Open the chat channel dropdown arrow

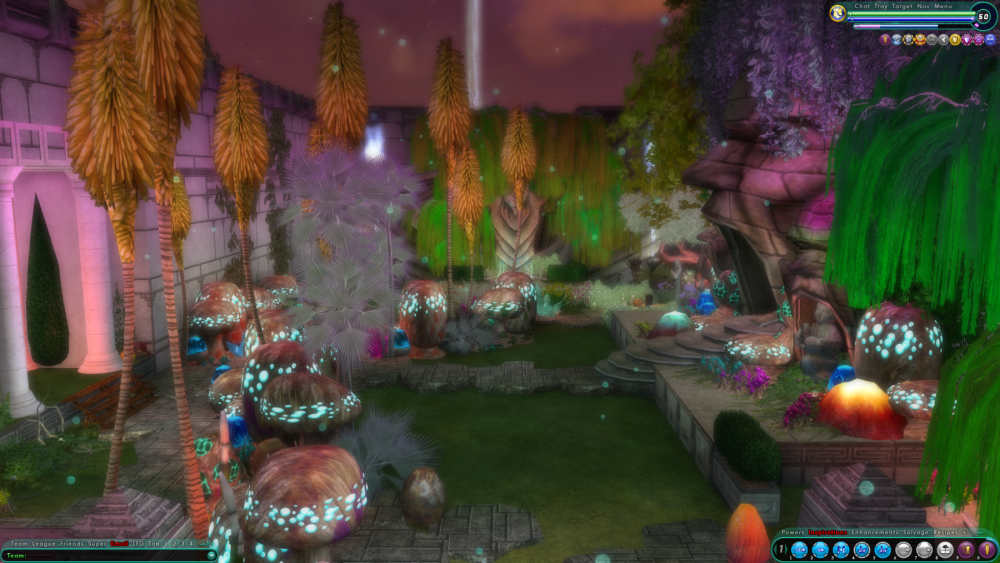pyautogui.click(x=211, y=555)
